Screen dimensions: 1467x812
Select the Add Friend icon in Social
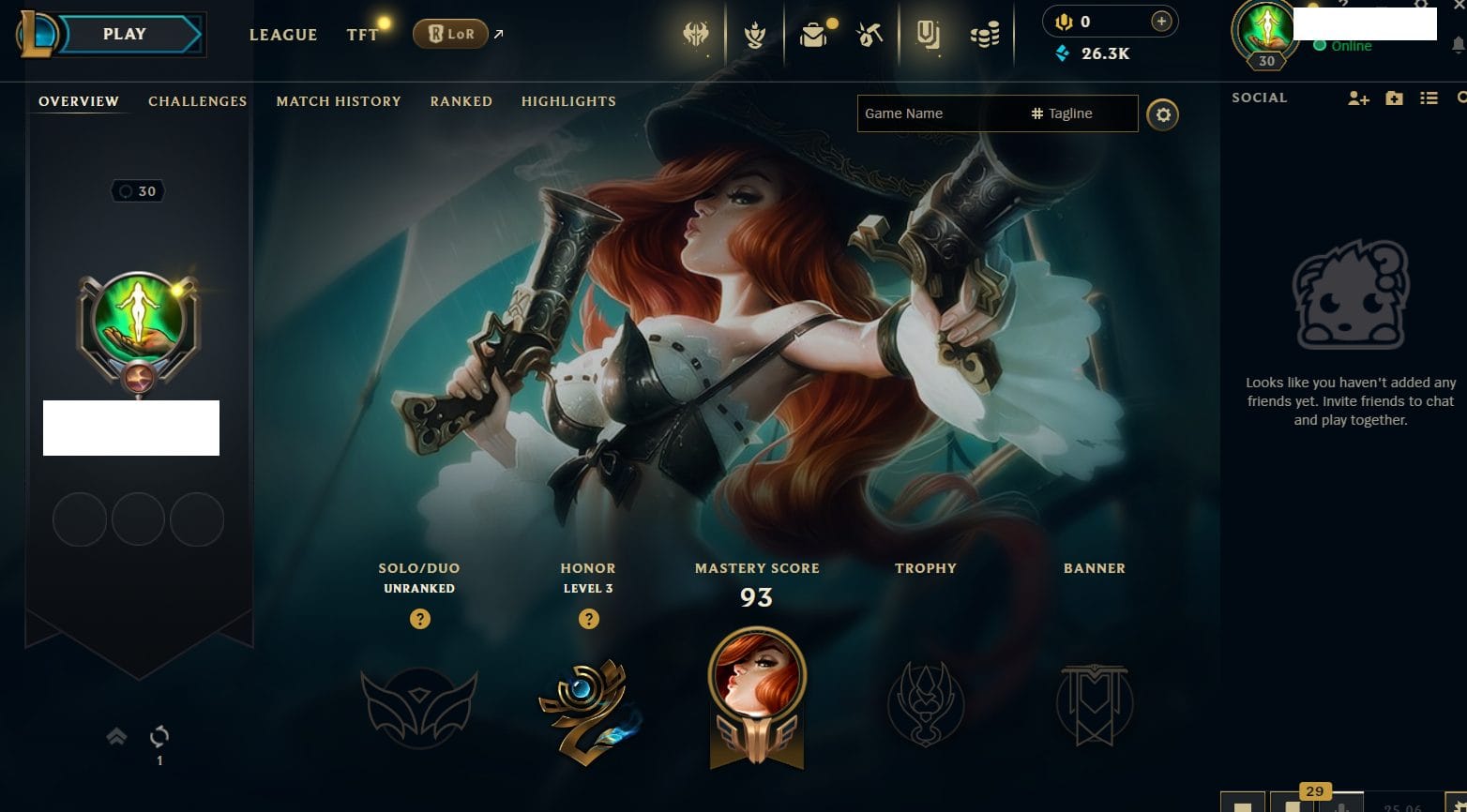coord(1358,98)
